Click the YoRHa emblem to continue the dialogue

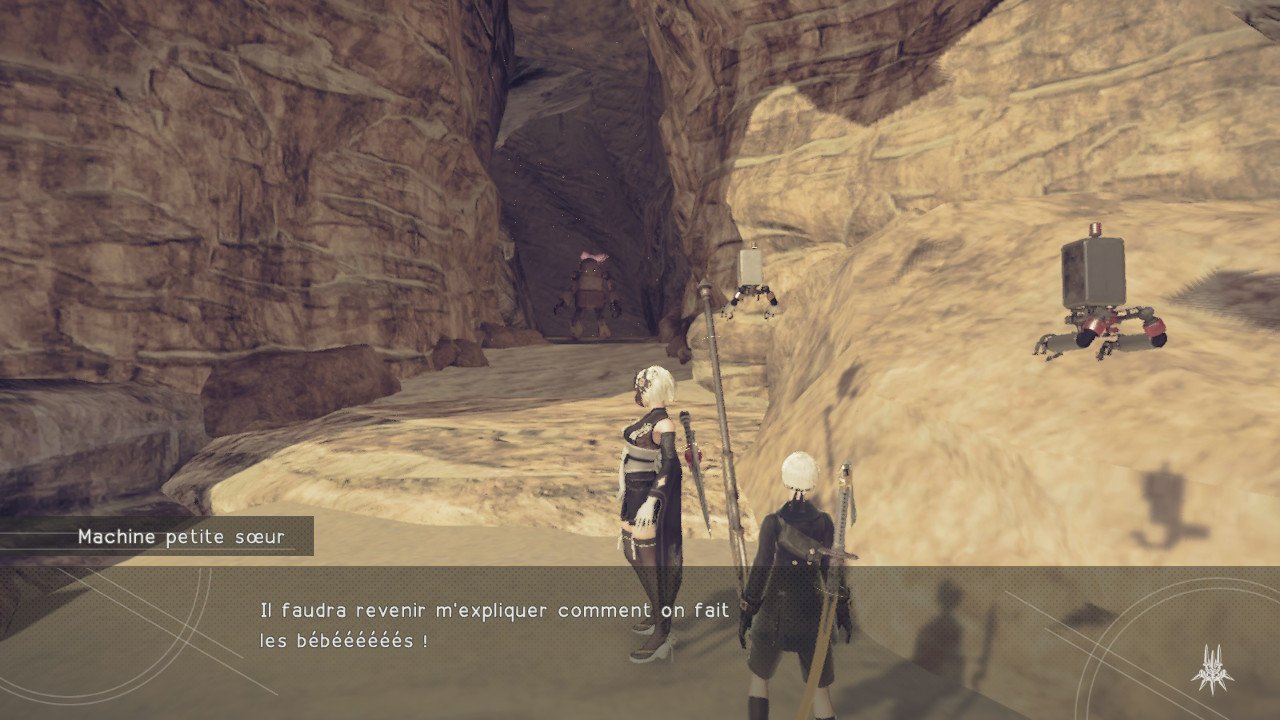(x=1211, y=668)
